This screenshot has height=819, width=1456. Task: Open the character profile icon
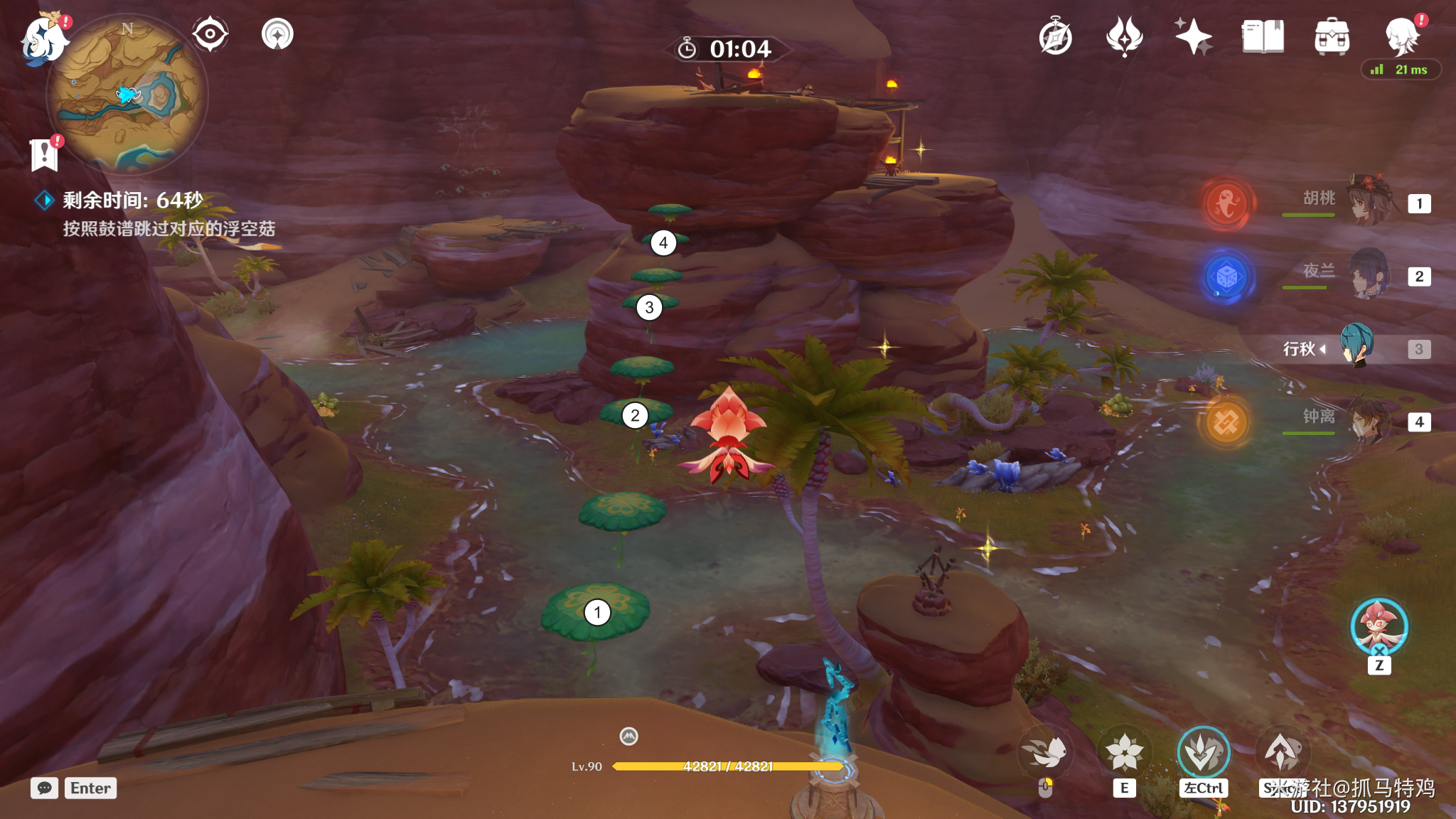pos(1402,37)
